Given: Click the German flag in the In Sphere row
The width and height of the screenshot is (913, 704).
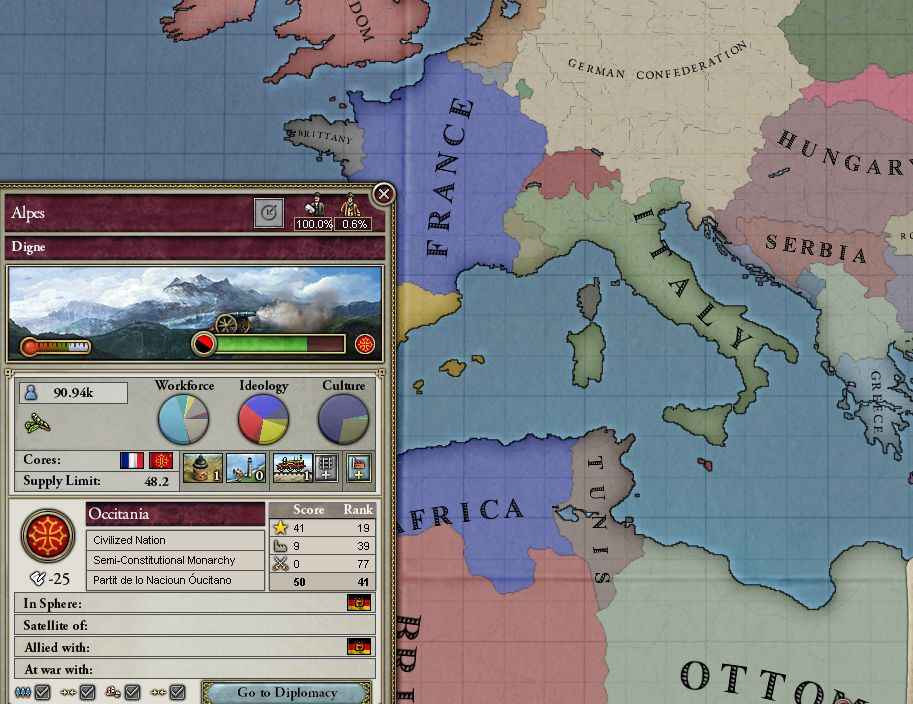Looking at the screenshot, I should click(x=359, y=603).
